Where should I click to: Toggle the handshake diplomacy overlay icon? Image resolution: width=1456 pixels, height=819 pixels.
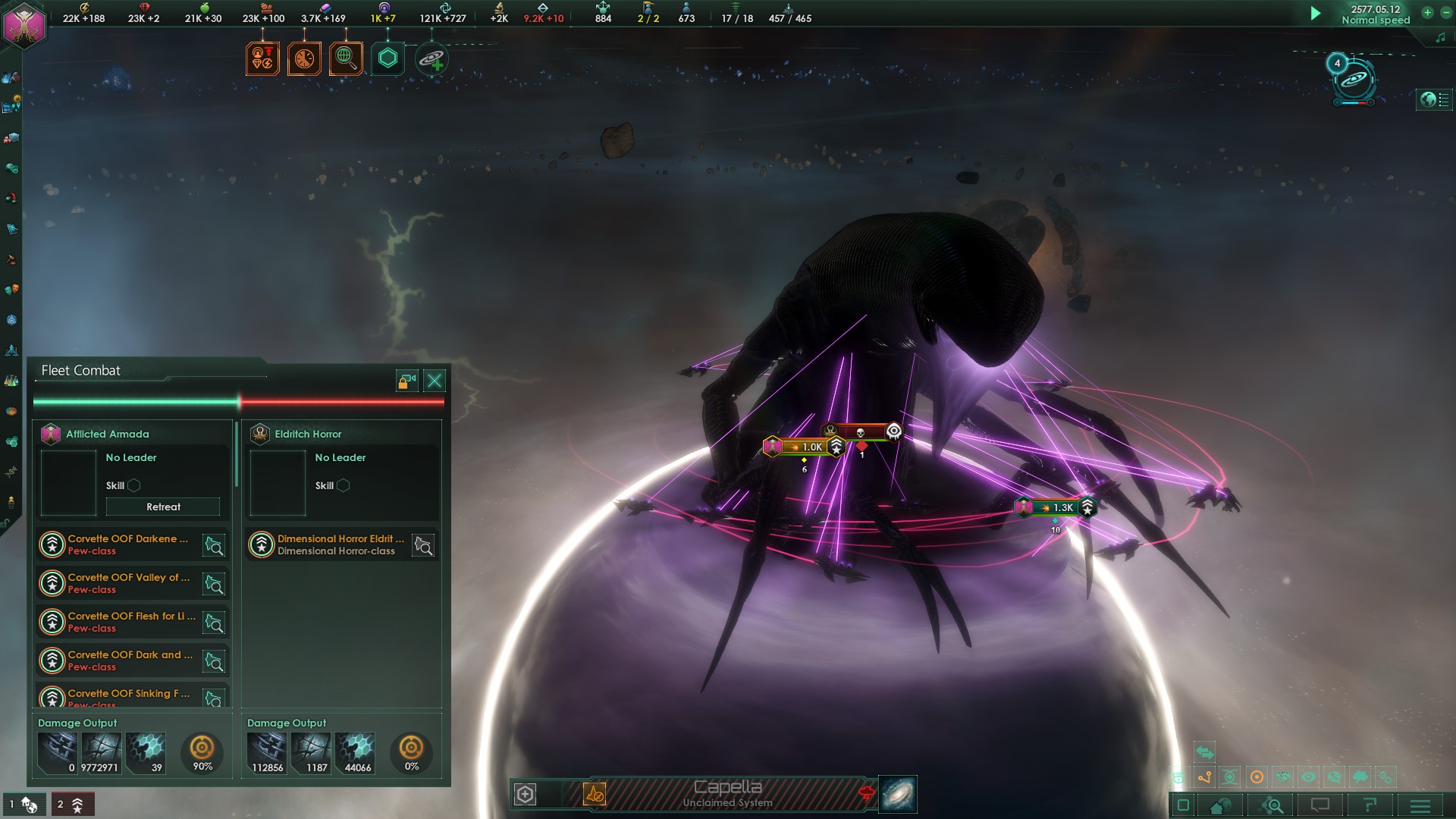point(1282,778)
